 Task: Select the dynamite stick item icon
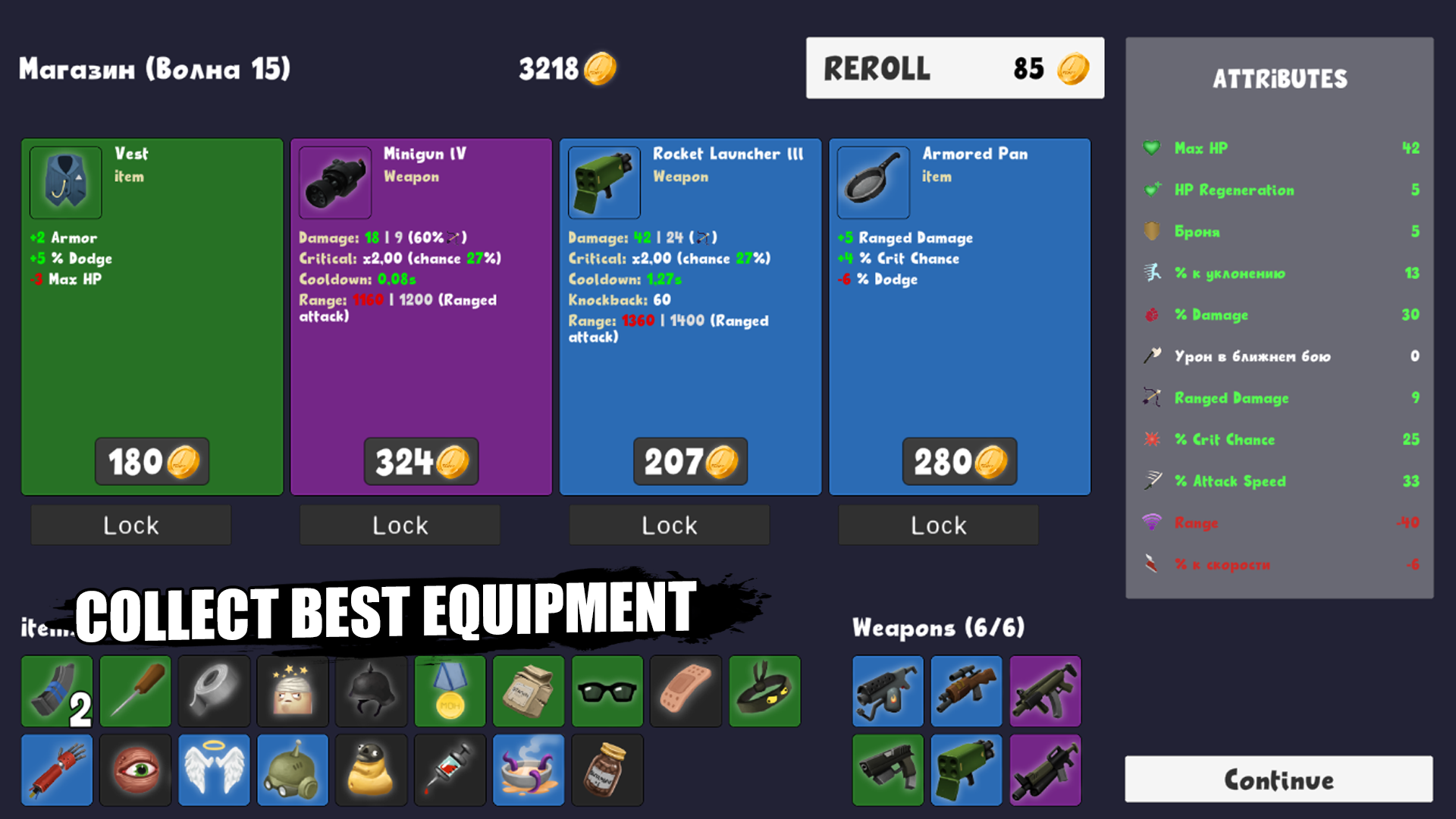(55, 770)
